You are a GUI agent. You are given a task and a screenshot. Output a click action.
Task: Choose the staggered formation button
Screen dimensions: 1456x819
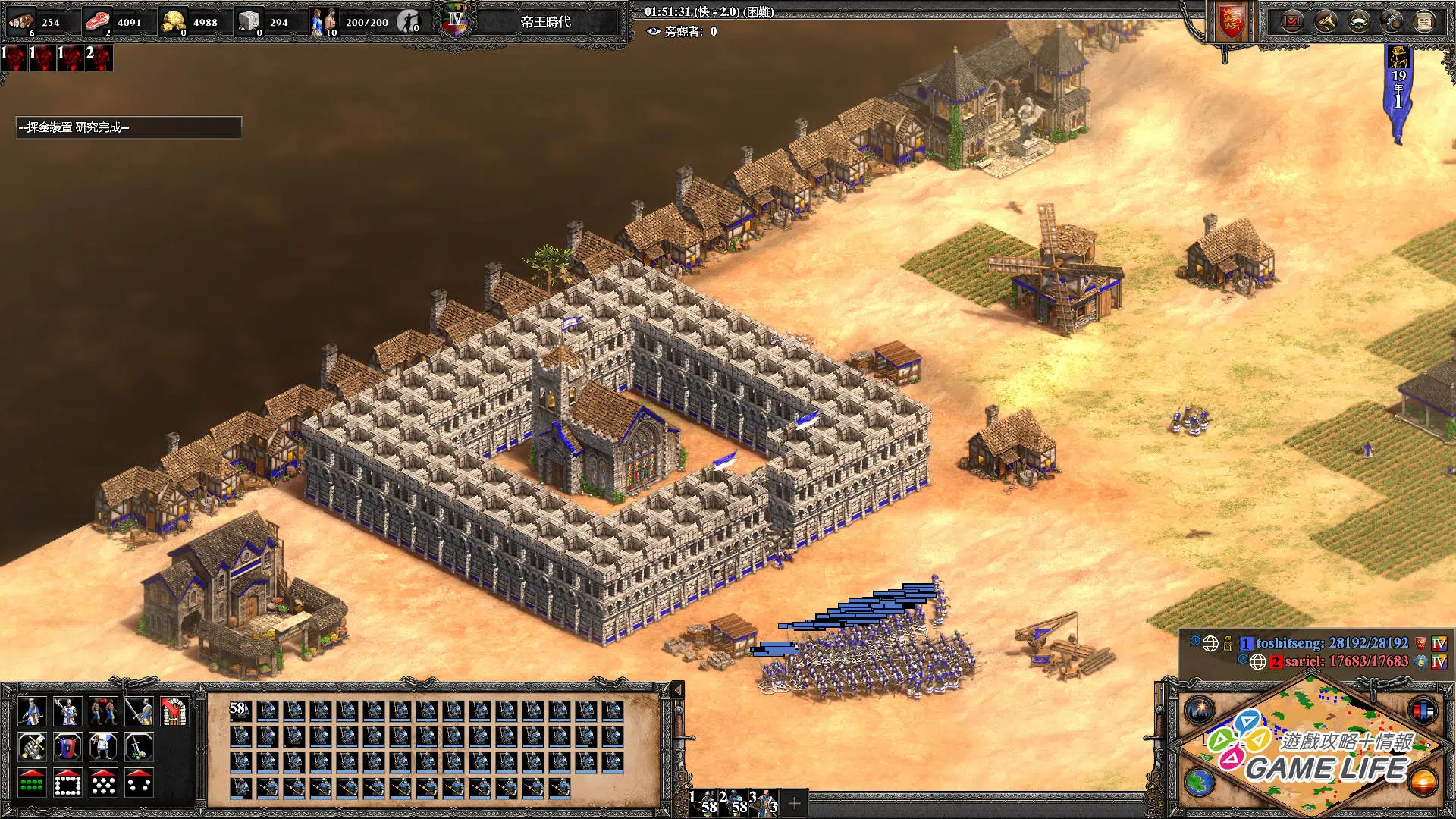[x=103, y=783]
